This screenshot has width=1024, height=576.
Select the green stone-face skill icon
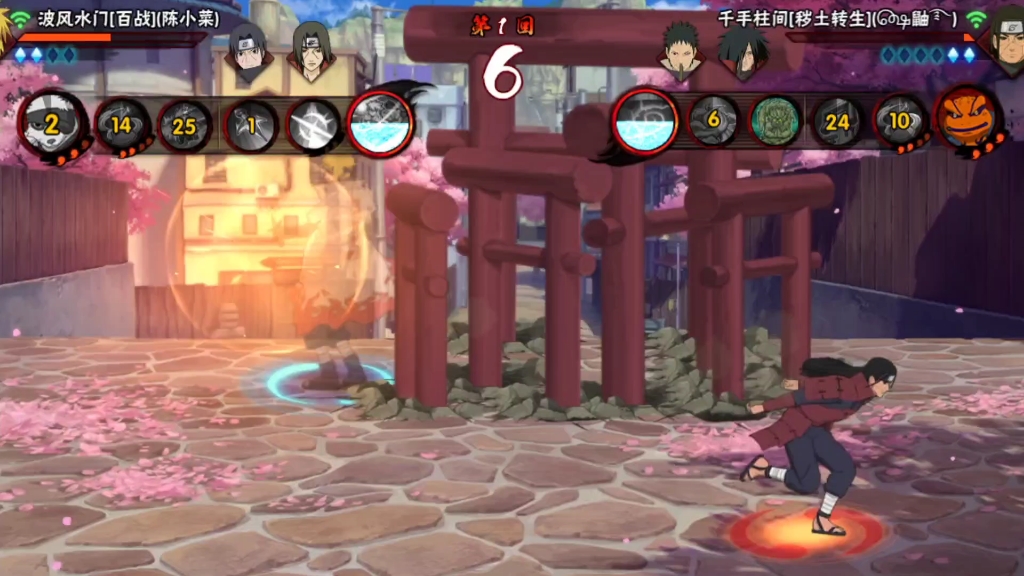click(775, 121)
